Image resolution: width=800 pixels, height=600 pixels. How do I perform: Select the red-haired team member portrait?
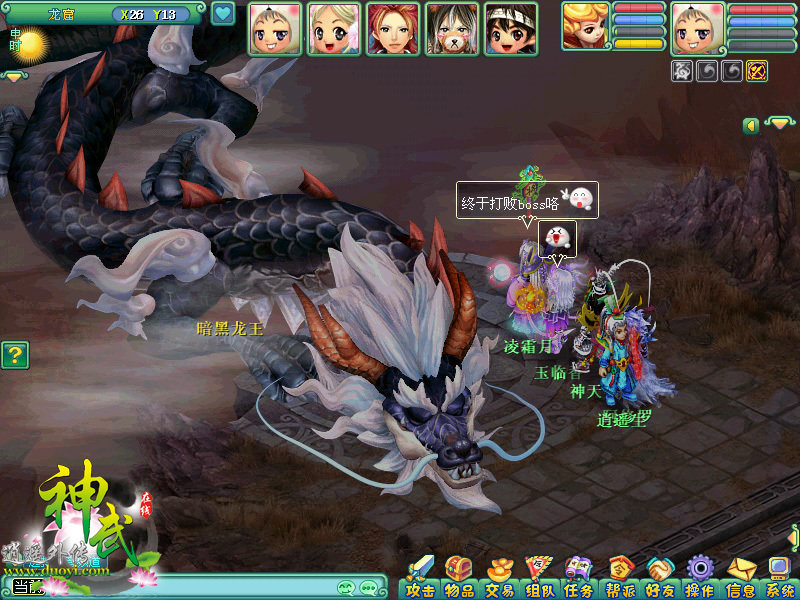pos(393,29)
